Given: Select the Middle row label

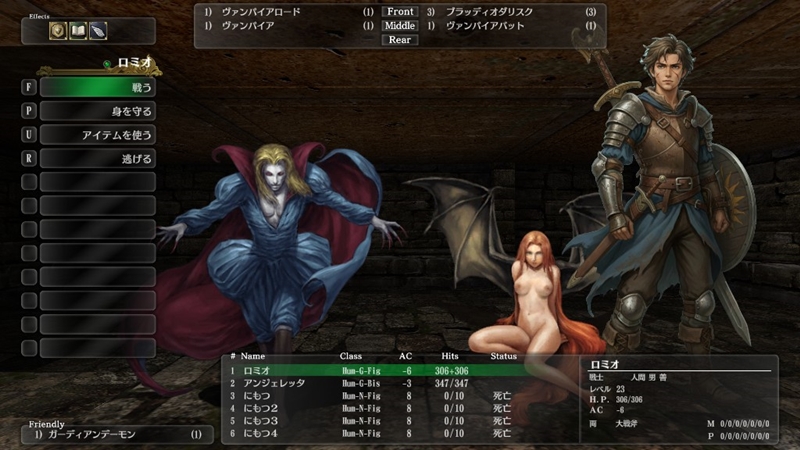Looking at the screenshot, I should 399,26.
